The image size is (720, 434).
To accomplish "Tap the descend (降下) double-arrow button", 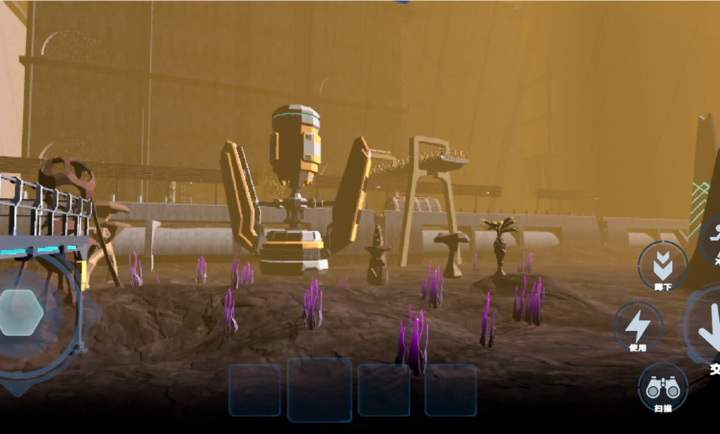I will point(662,265).
